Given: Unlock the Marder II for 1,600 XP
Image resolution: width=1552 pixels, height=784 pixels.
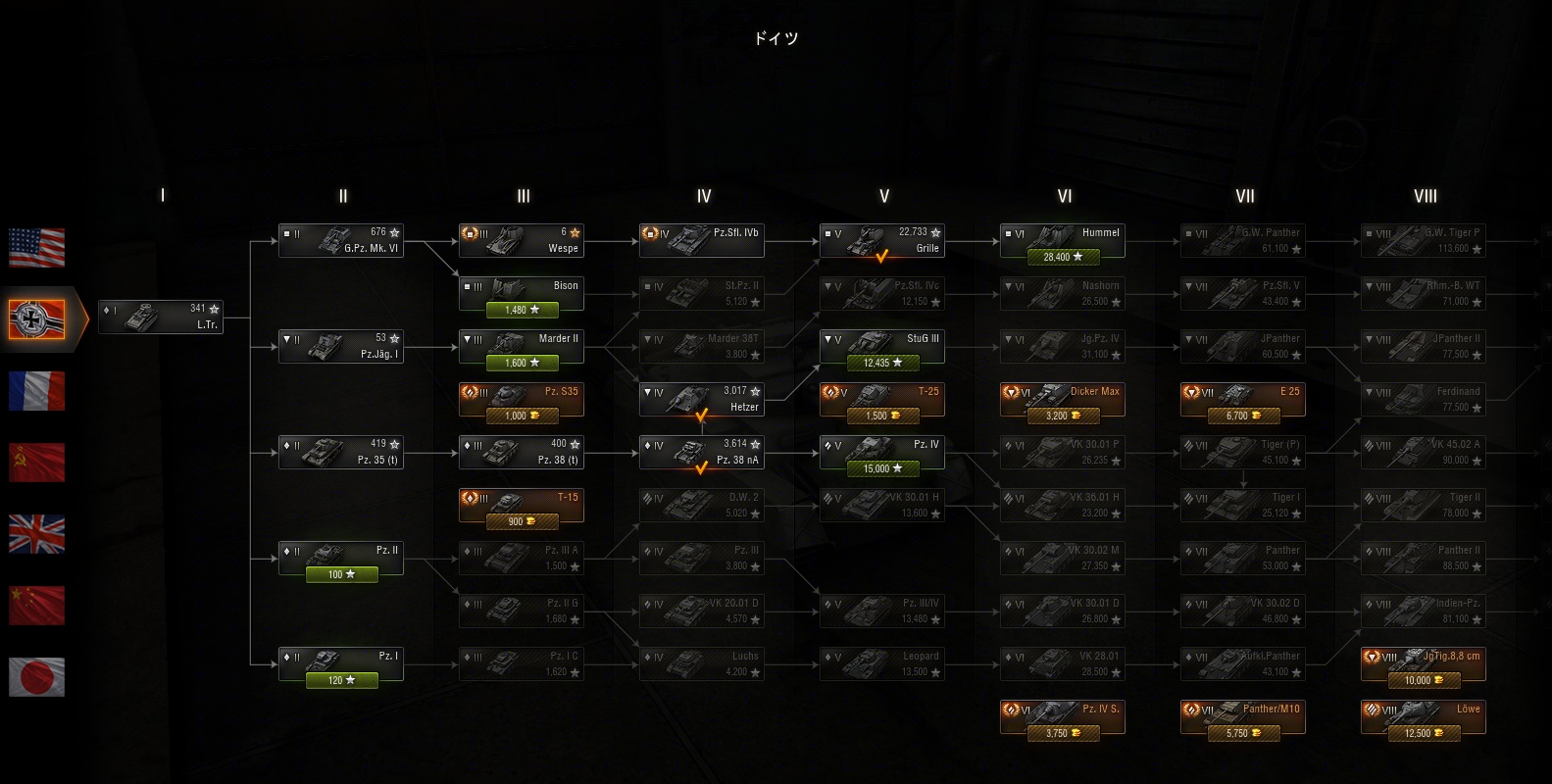Looking at the screenshot, I should 522,363.
